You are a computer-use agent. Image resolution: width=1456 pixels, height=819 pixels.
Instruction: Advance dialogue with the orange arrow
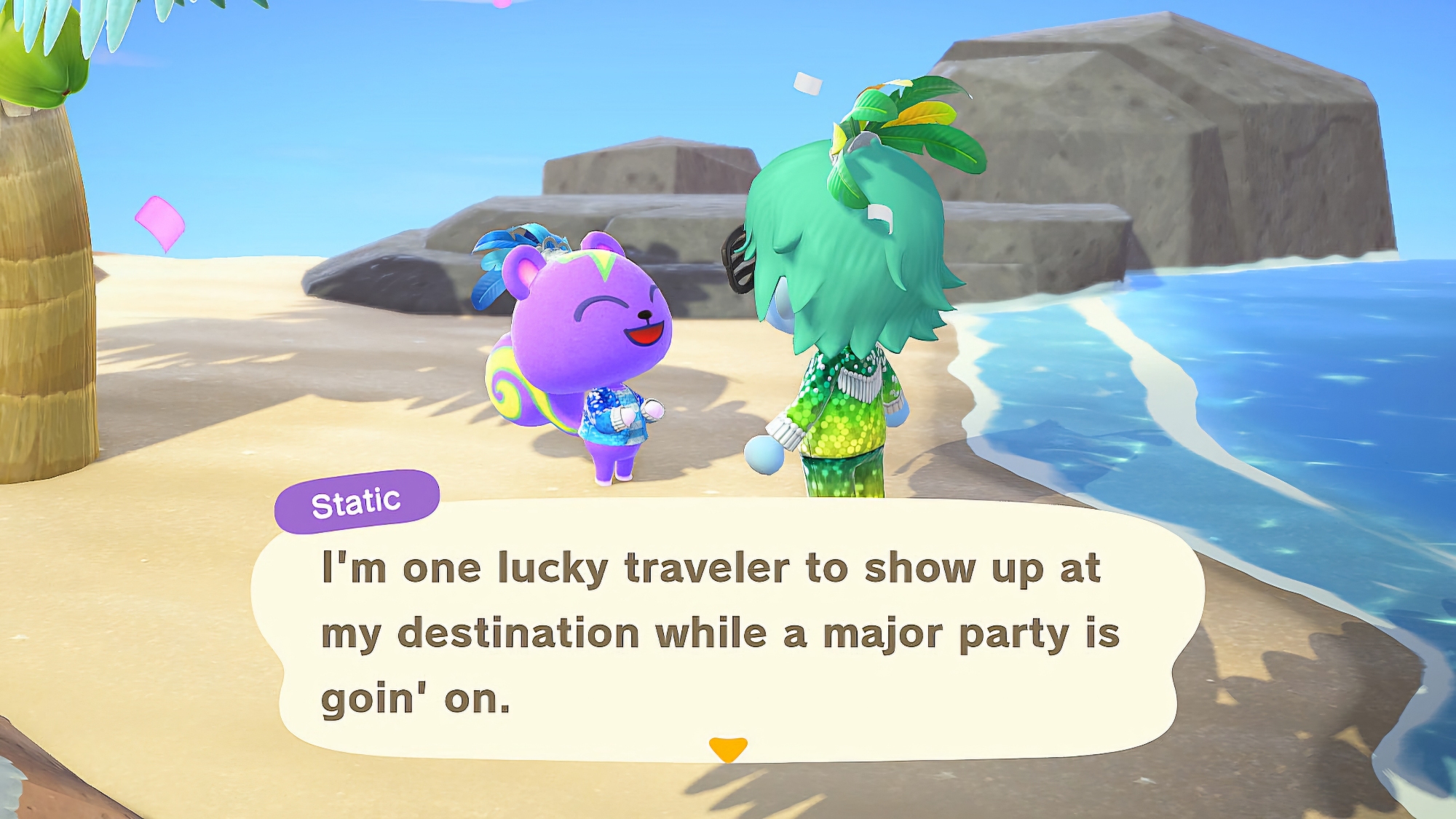pos(728,748)
